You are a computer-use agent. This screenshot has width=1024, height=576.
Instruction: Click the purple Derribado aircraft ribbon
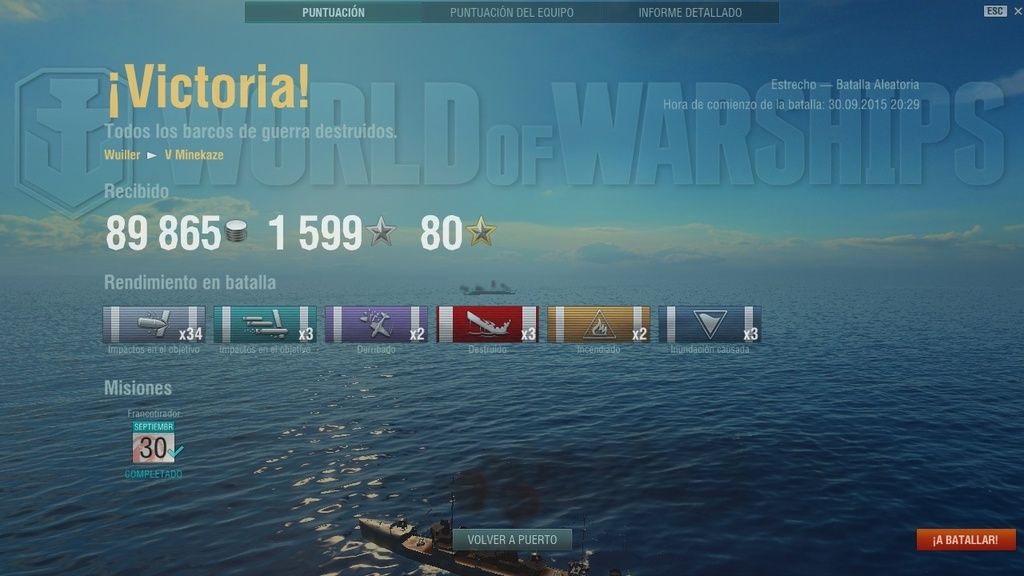(x=376, y=325)
